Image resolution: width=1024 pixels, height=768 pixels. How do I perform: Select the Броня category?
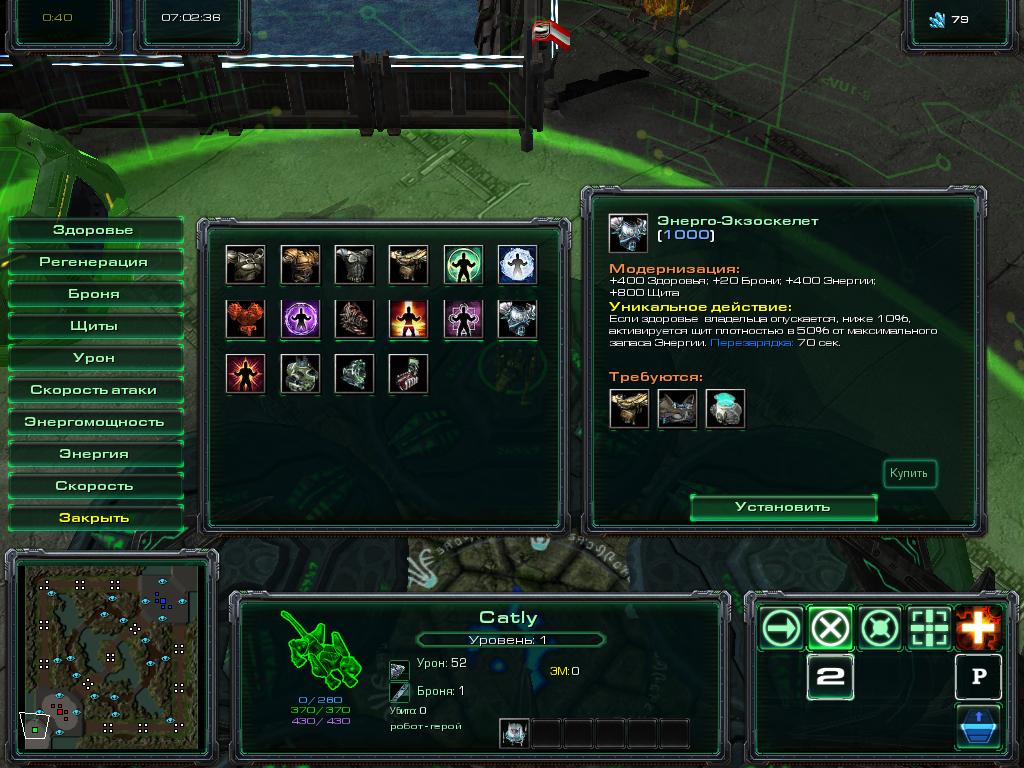94,294
